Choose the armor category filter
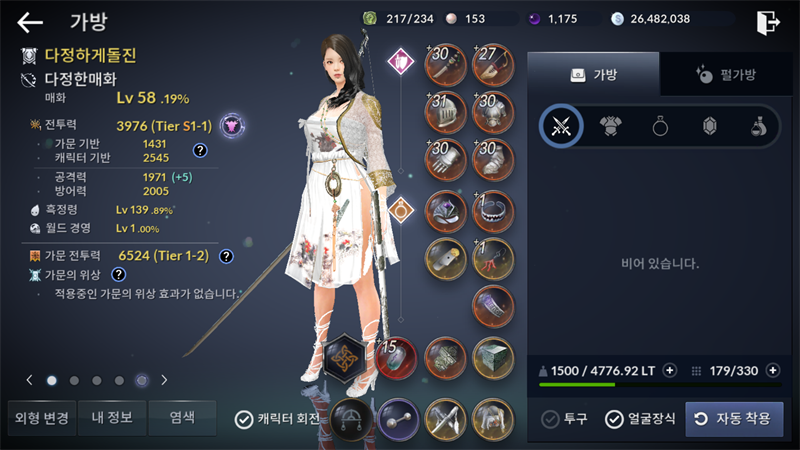 (x=611, y=126)
